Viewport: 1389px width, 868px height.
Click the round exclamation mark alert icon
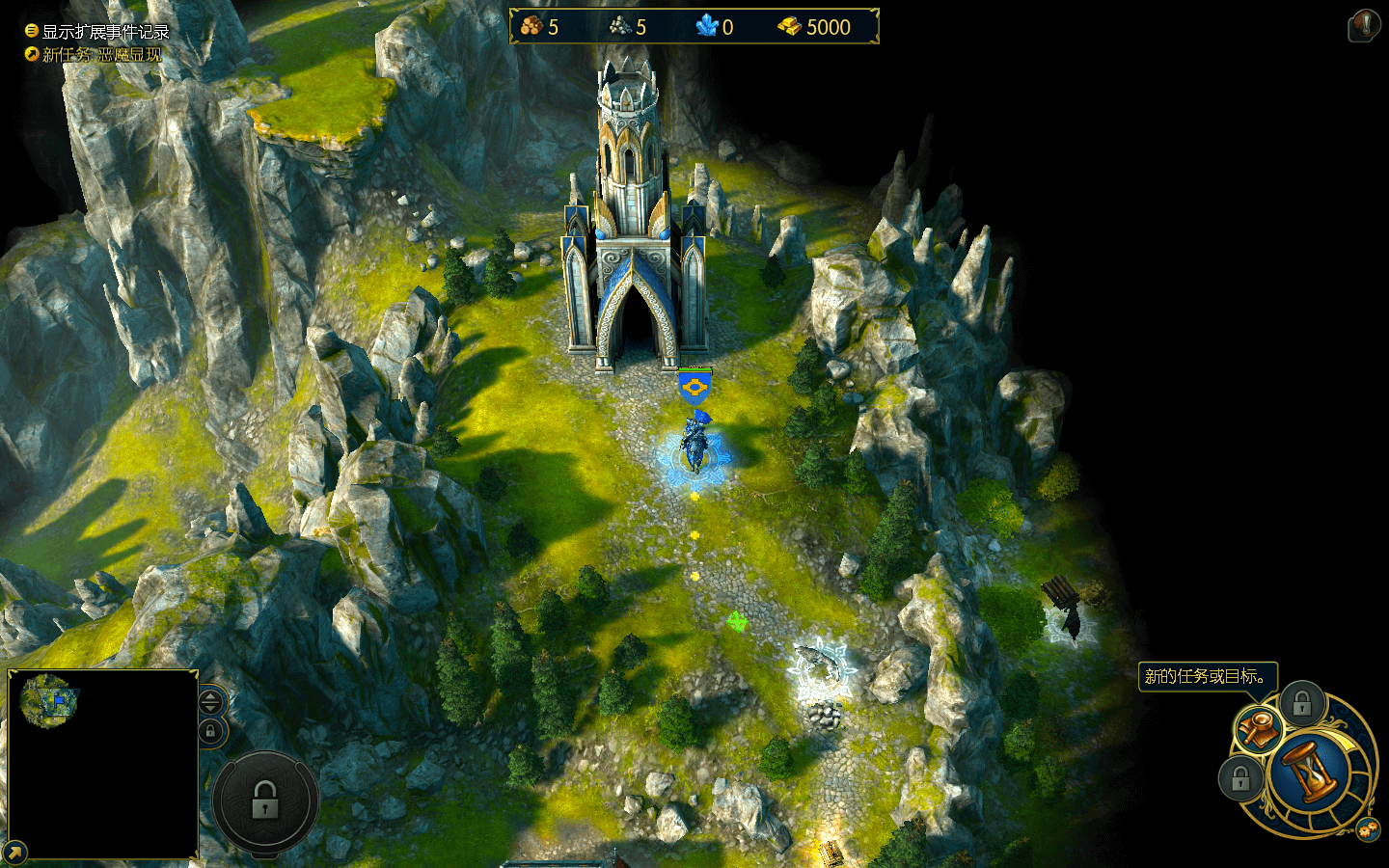click(x=1364, y=25)
